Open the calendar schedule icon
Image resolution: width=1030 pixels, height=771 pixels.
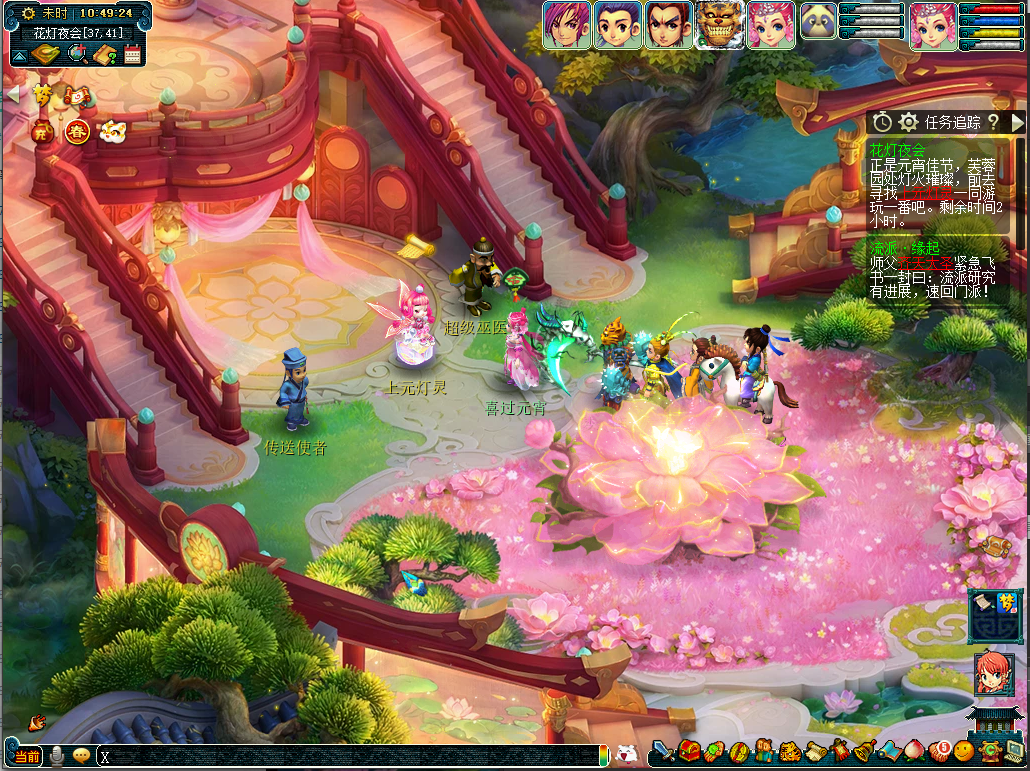tap(133, 55)
